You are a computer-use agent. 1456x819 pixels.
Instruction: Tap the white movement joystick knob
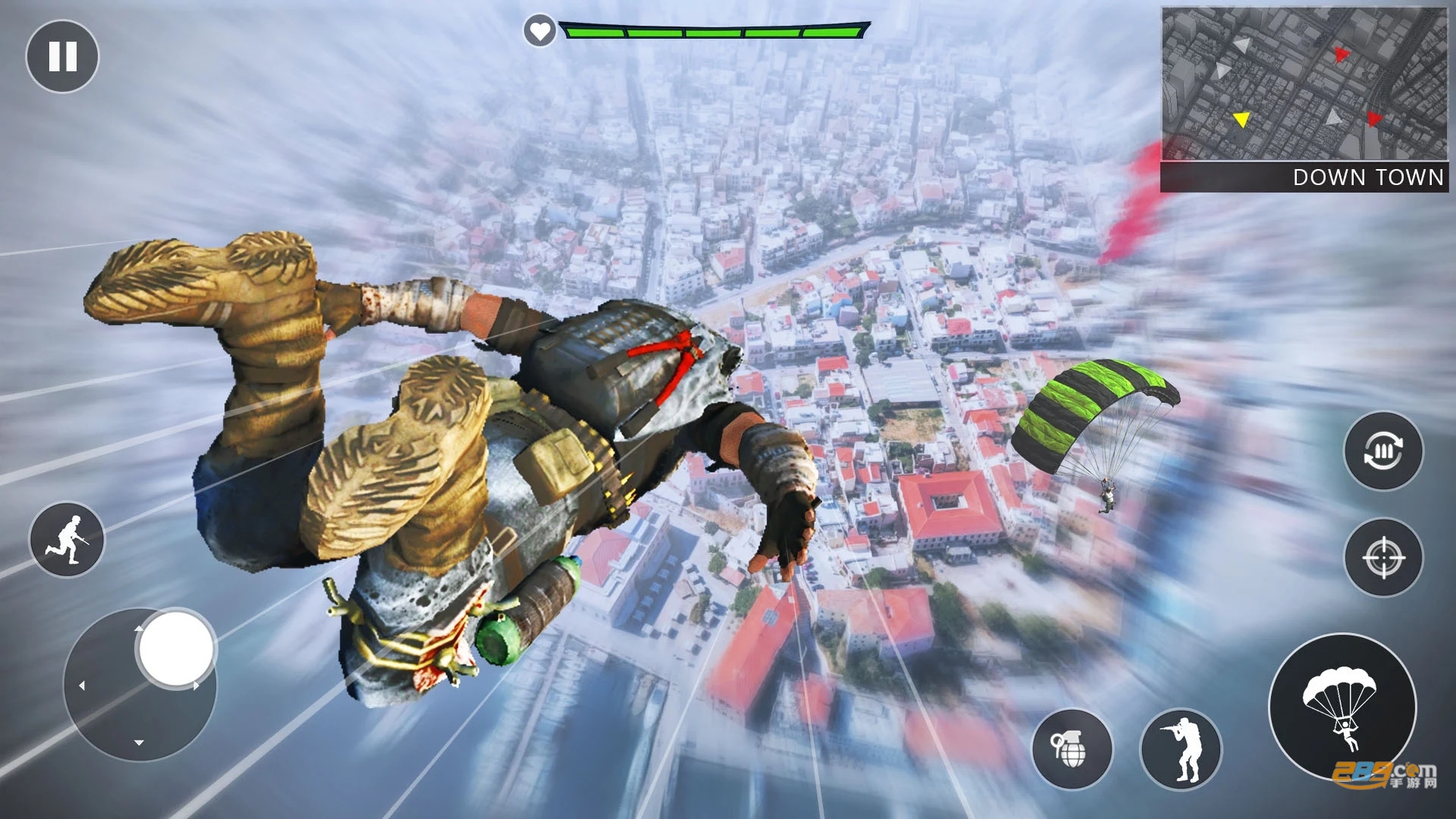177,649
